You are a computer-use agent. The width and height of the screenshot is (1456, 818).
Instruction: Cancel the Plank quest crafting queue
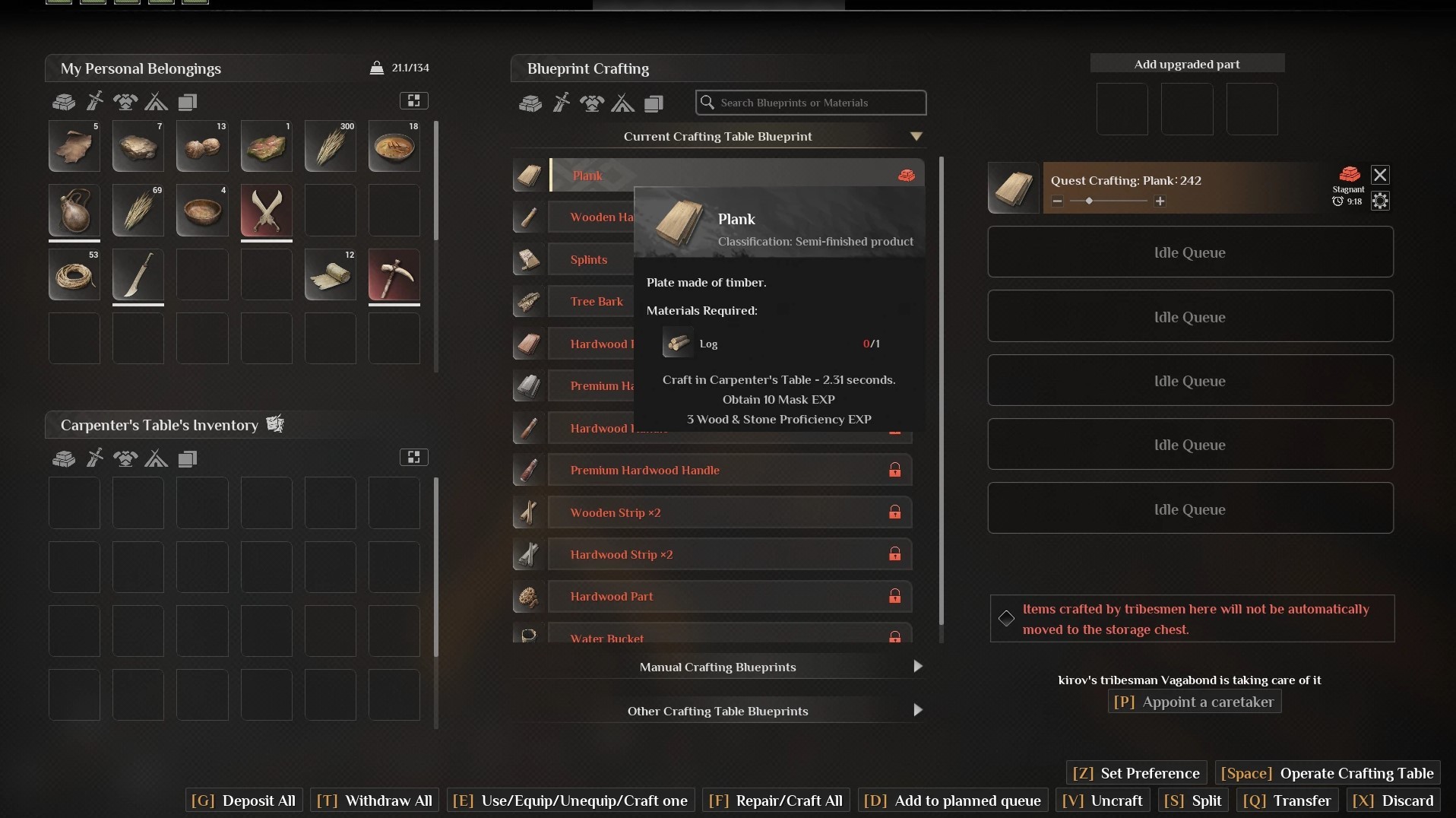1380,176
